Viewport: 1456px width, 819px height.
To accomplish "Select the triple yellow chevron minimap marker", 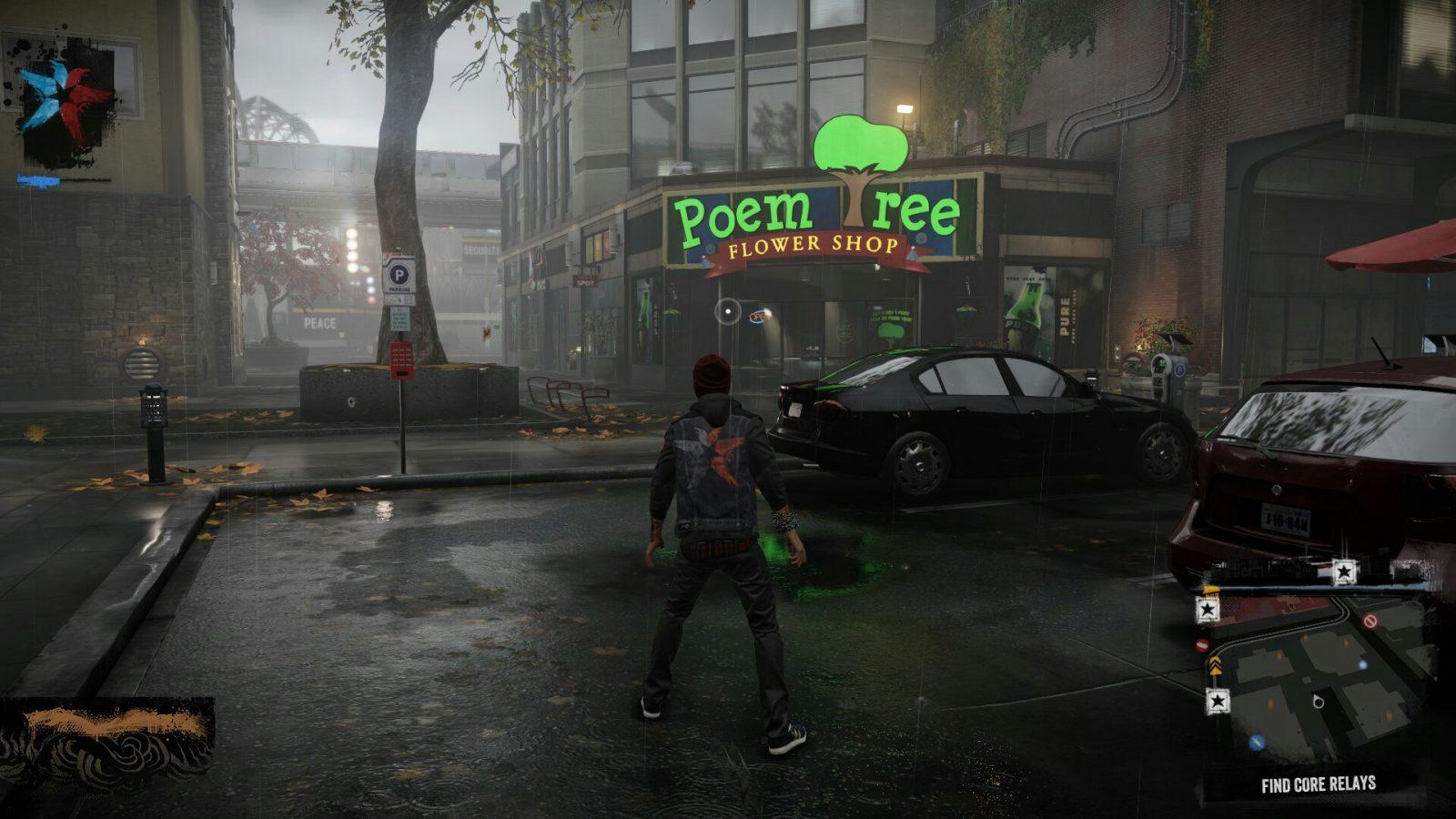I will pyautogui.click(x=1215, y=665).
